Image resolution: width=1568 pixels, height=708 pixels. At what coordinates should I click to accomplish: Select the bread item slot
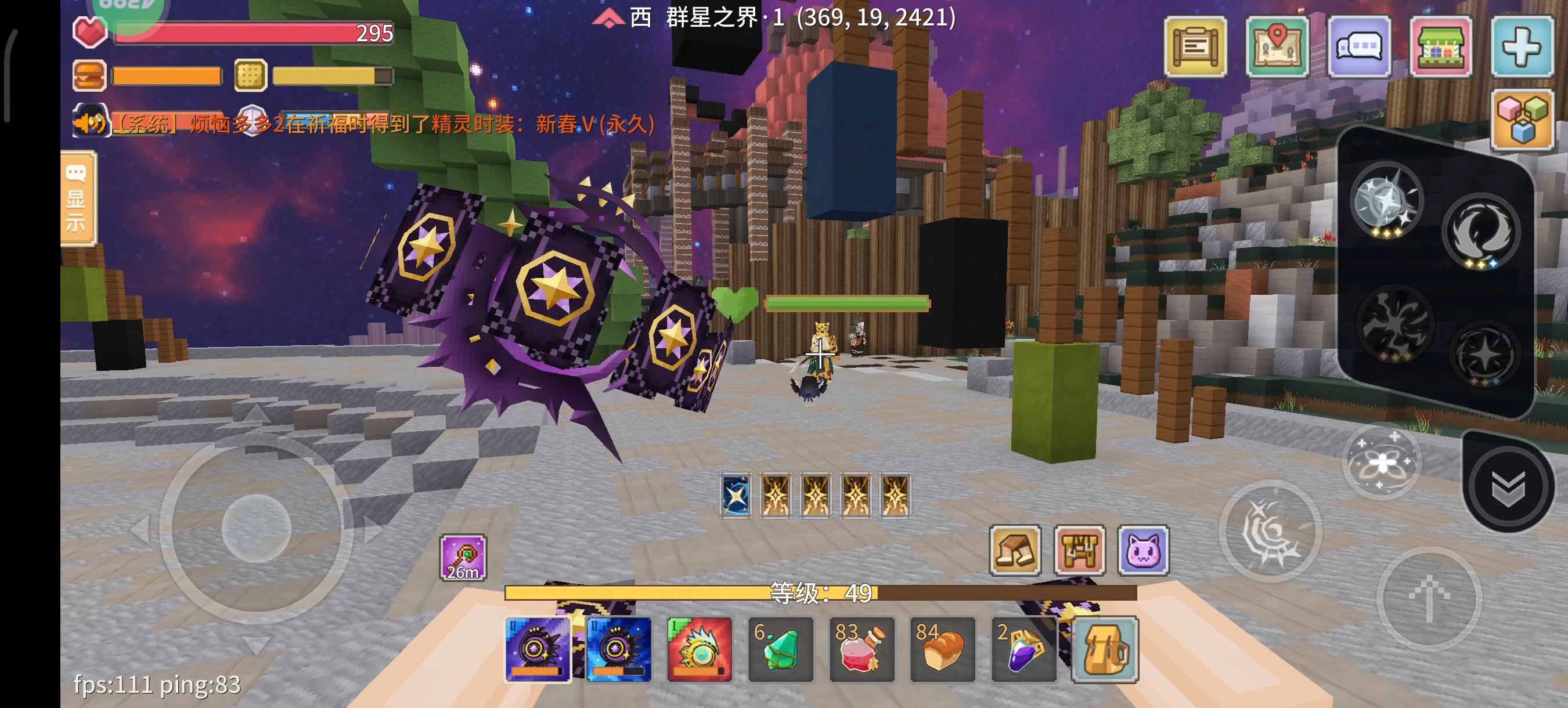942,649
